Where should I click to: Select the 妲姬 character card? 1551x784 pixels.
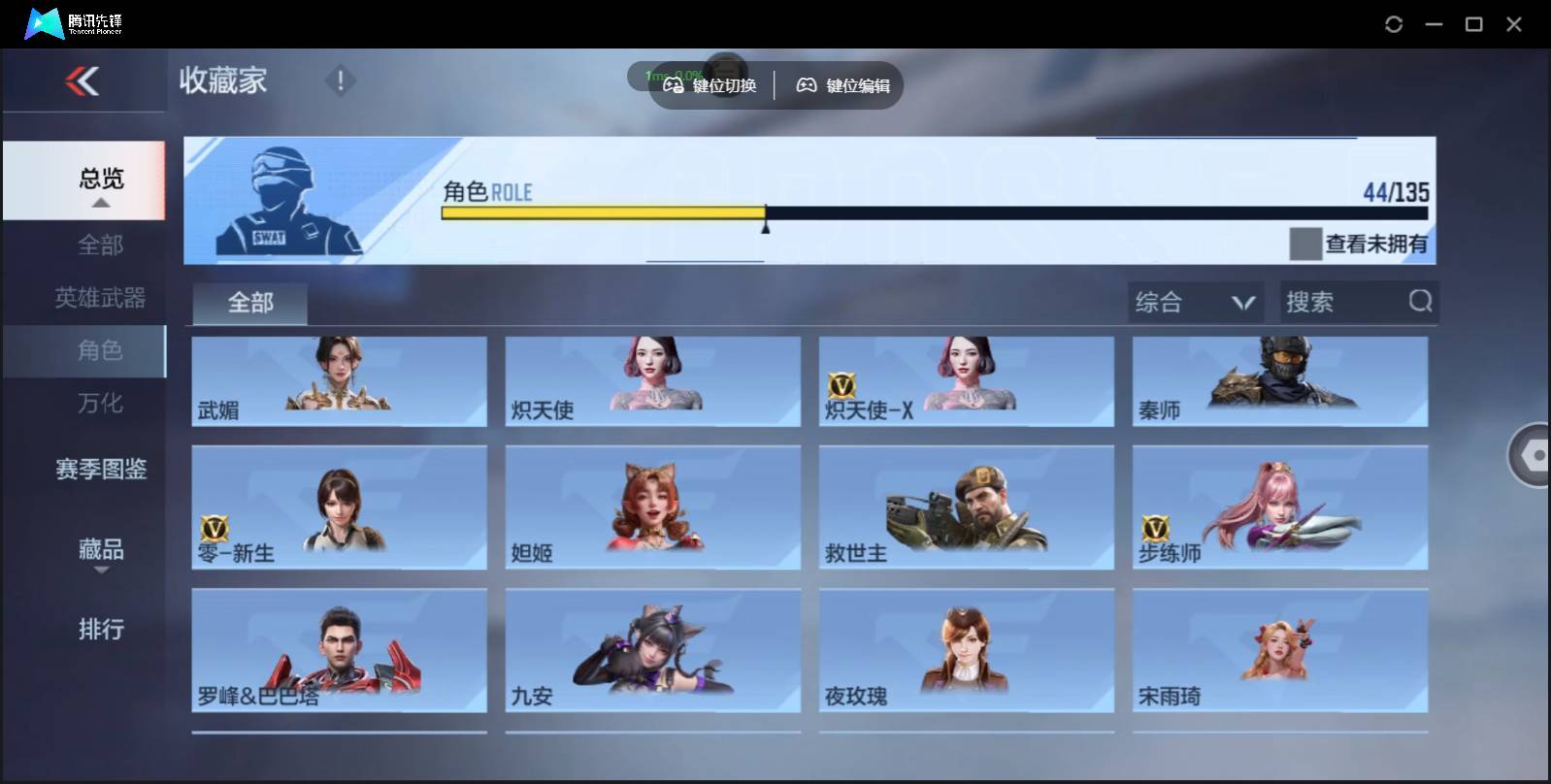(652, 506)
